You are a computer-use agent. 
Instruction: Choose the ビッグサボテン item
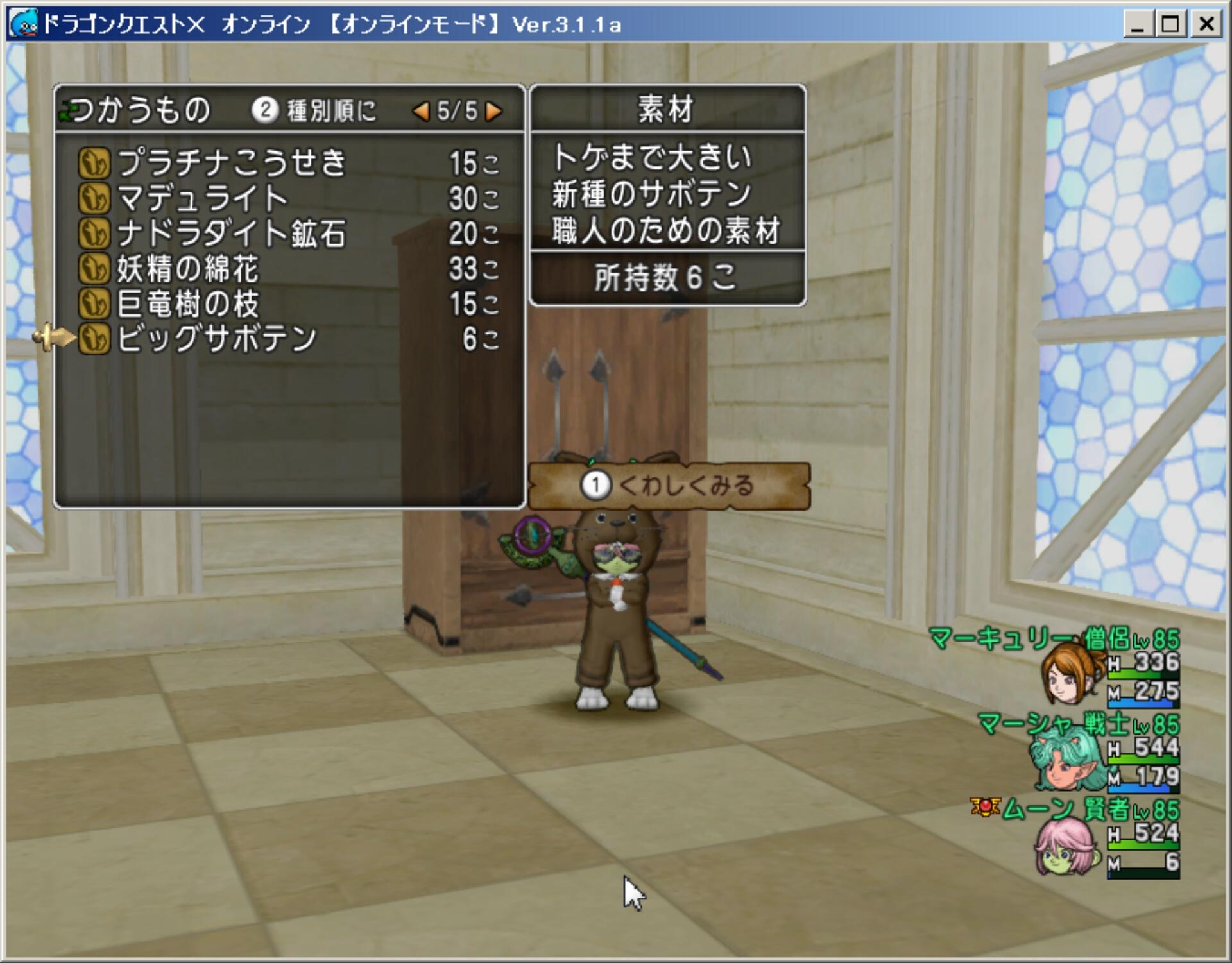click(217, 339)
